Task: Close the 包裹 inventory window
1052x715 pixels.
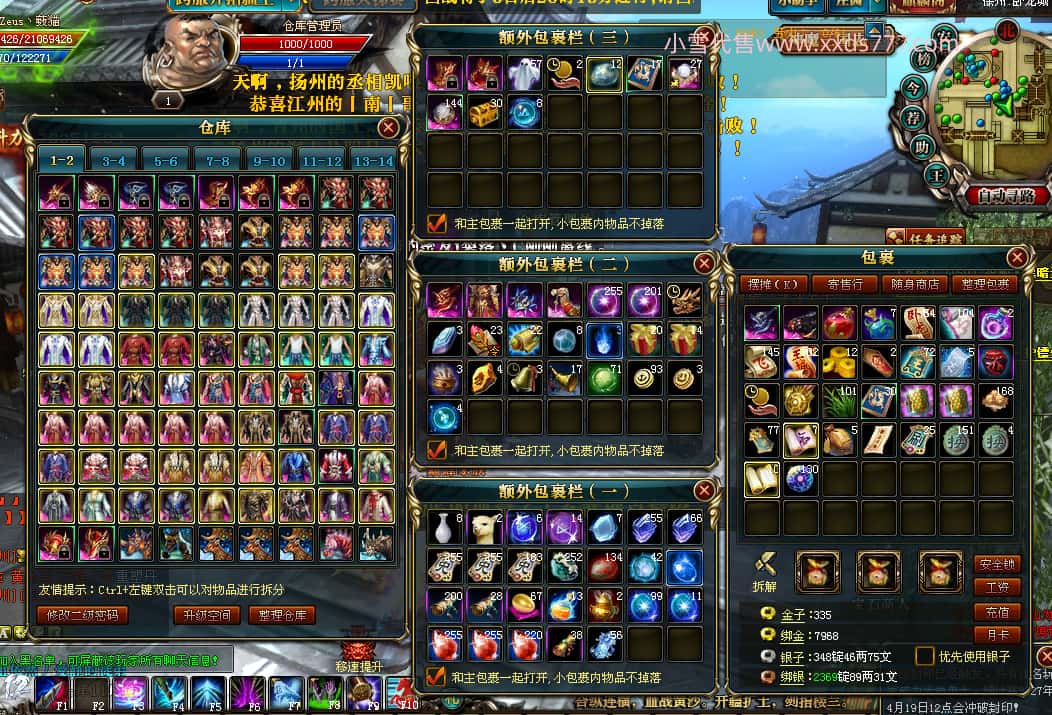Action: 1017,258
